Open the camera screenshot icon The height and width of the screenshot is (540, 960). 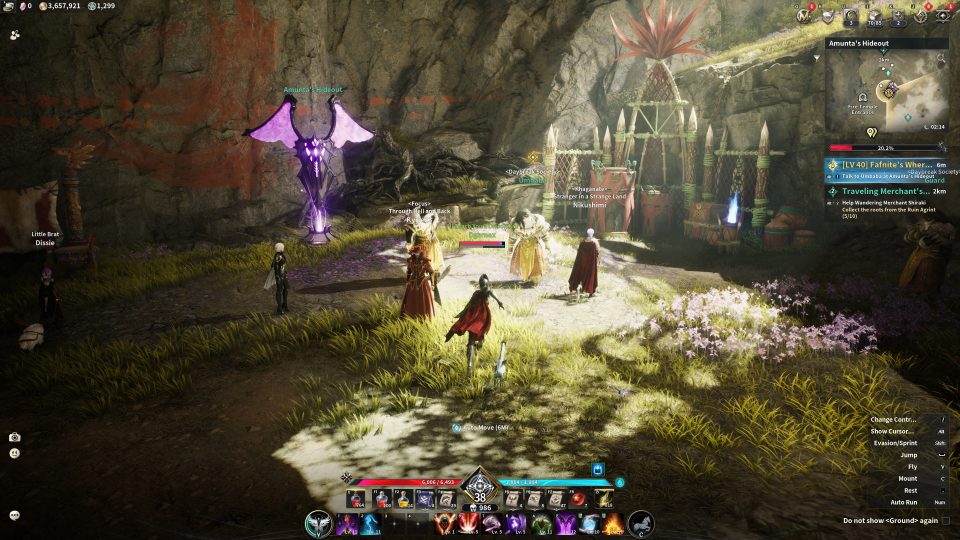point(15,437)
